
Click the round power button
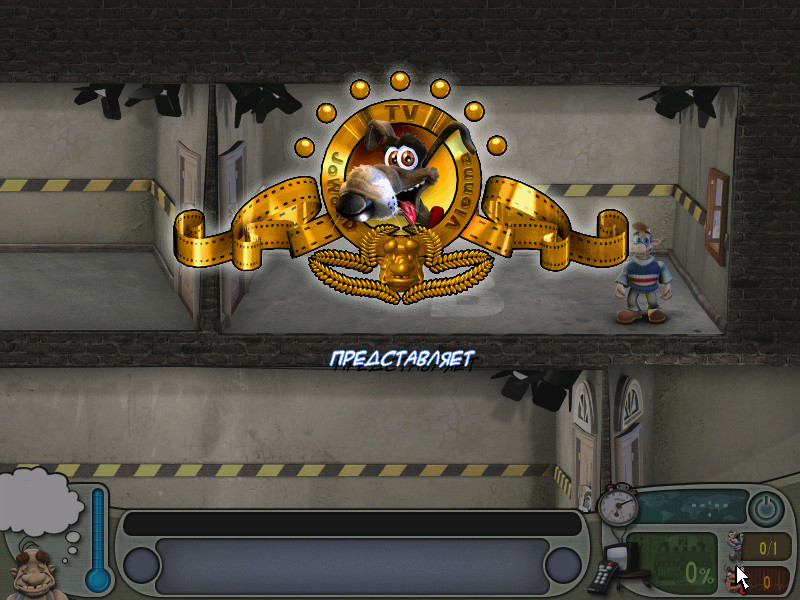tap(766, 508)
